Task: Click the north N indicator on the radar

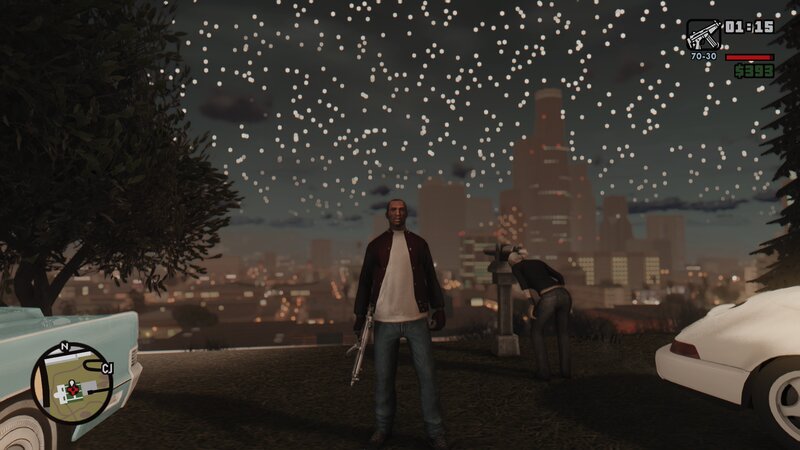Action: tap(66, 347)
